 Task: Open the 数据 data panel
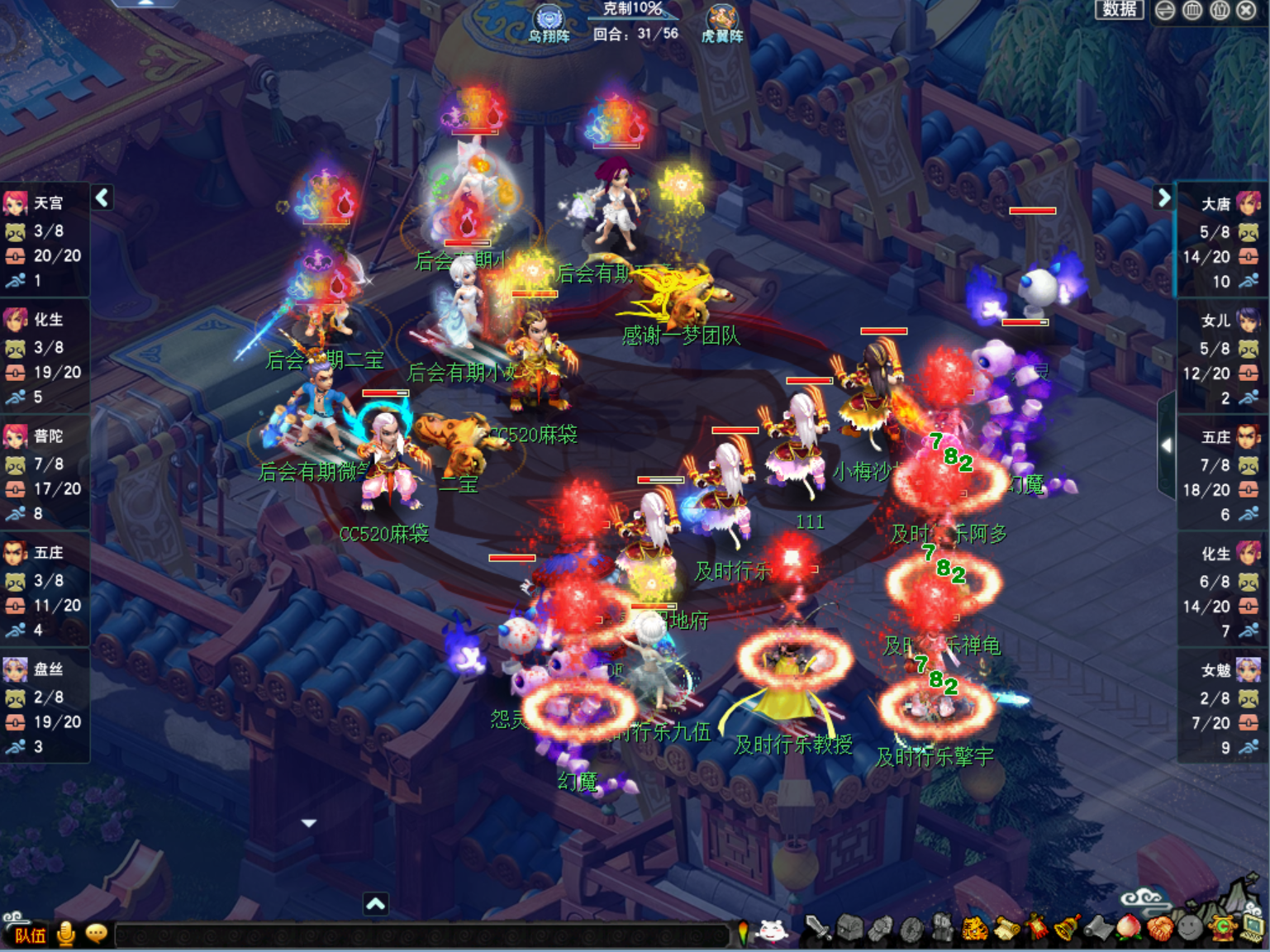(1120, 9)
